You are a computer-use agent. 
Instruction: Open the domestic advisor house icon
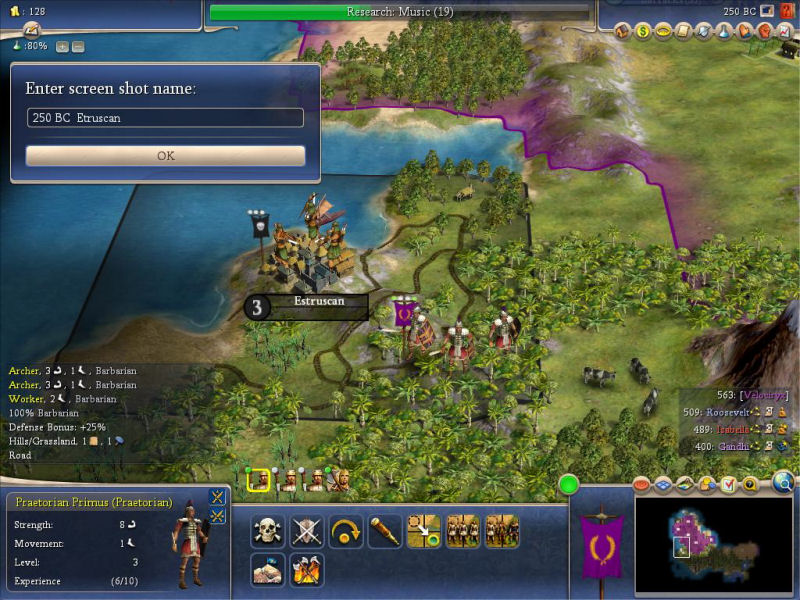[x=623, y=31]
